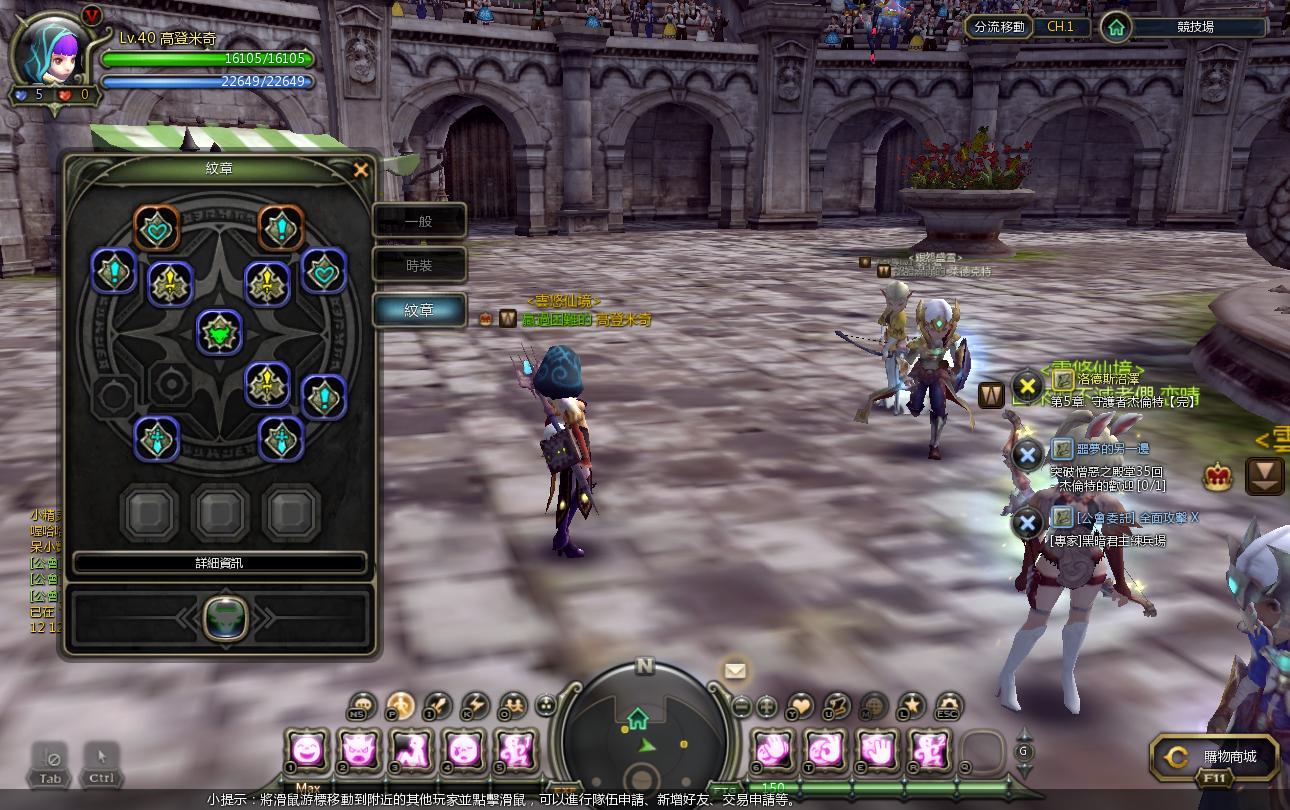The image size is (1290, 810).
Task: Switch to the 一般 equipment tab
Action: (419, 221)
